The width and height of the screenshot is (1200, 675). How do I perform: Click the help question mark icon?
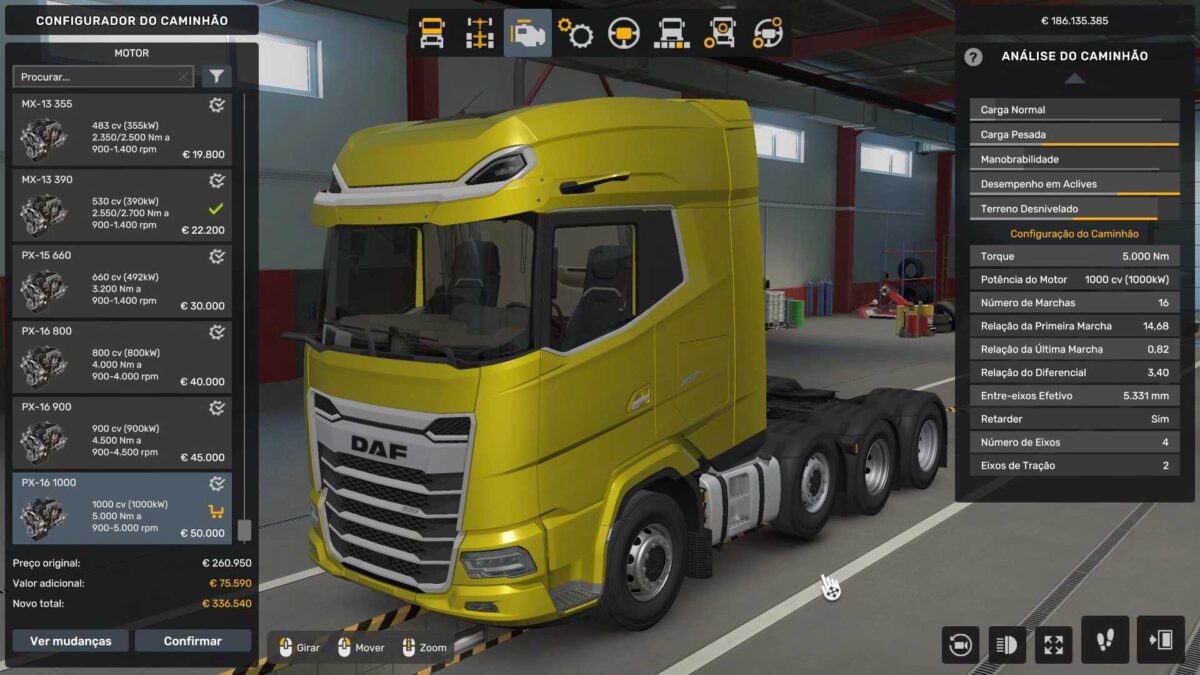(x=973, y=57)
